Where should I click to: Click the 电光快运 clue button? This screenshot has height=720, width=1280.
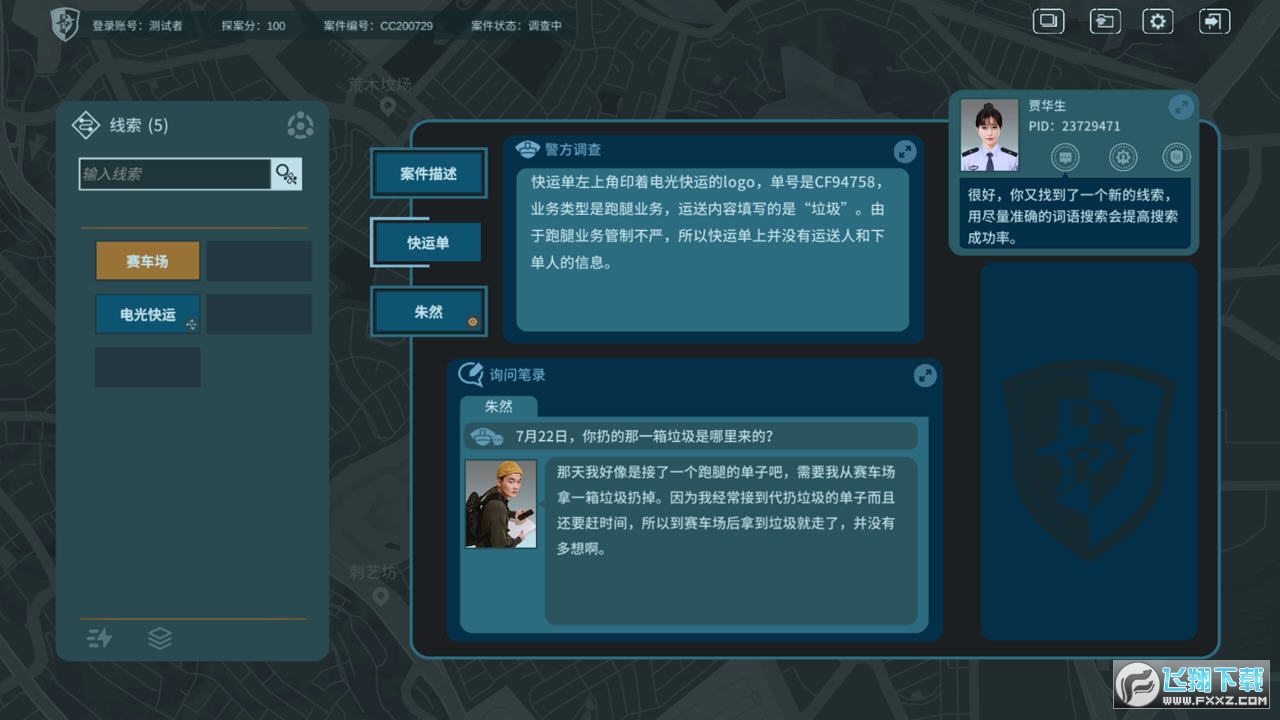coord(147,313)
